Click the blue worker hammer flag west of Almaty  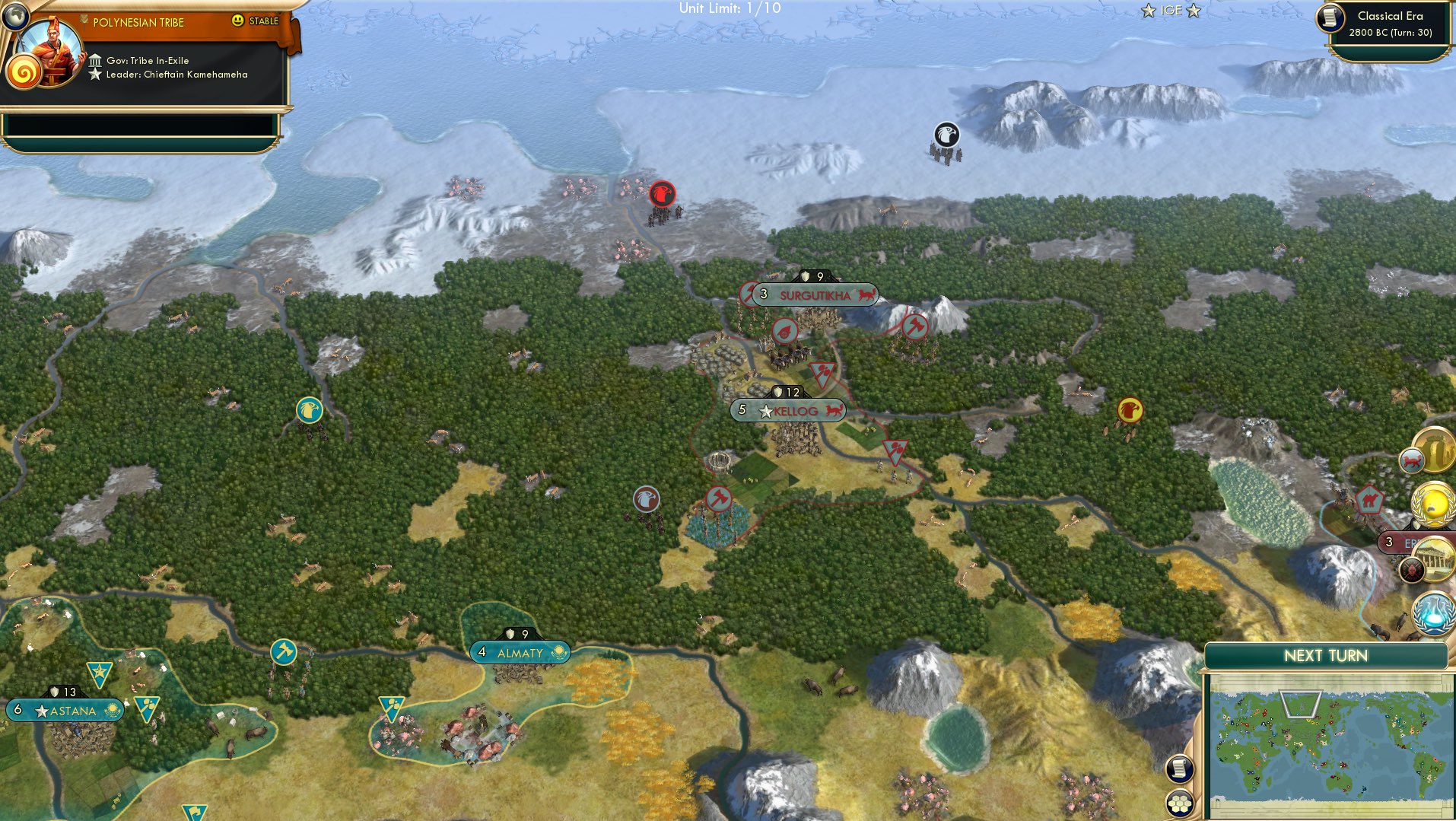pos(282,651)
